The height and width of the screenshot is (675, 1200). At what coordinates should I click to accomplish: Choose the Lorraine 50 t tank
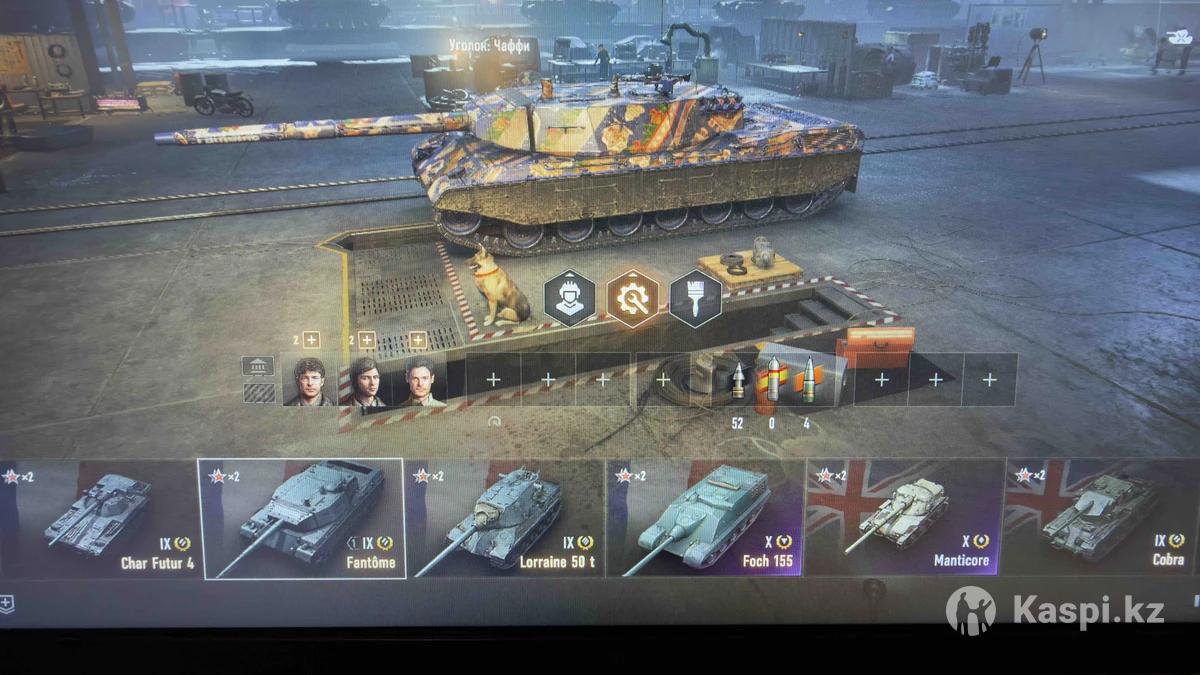pos(504,518)
